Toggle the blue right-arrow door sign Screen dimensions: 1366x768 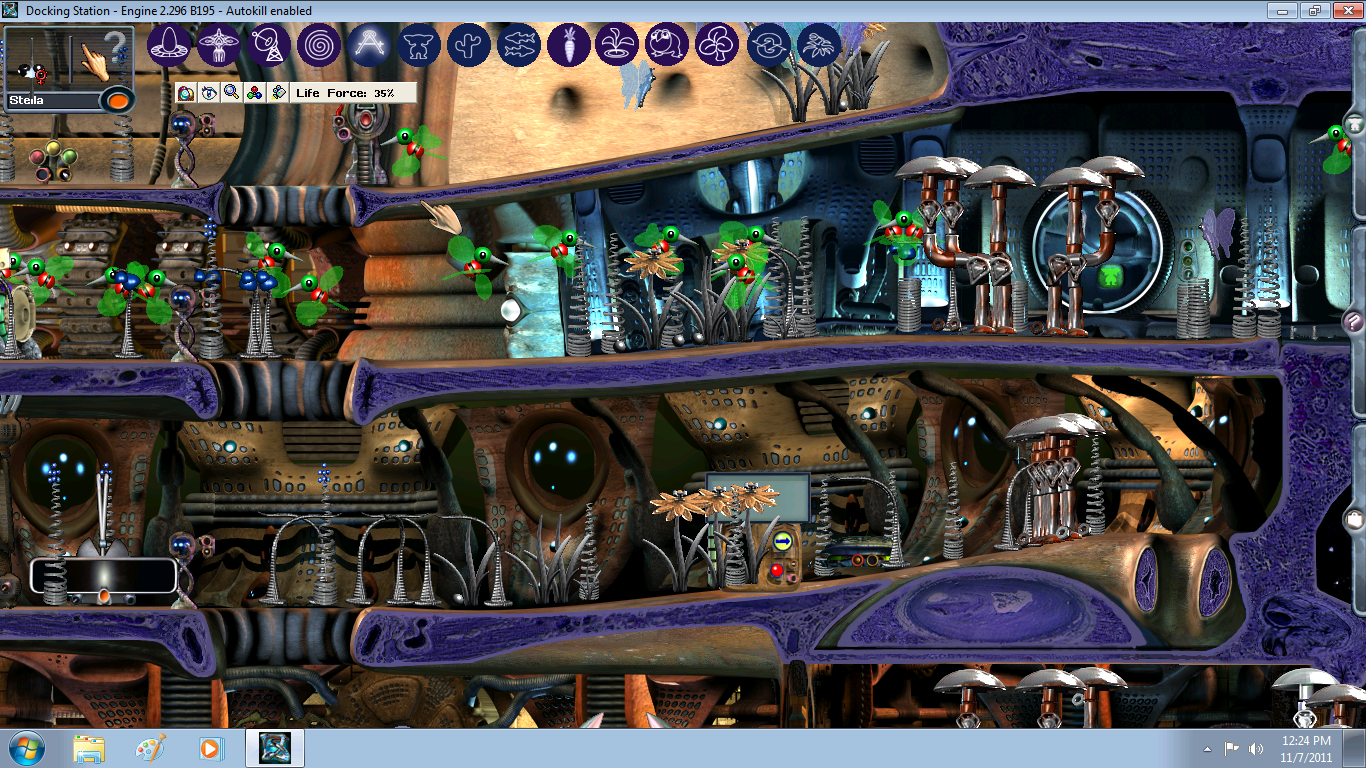[x=782, y=541]
